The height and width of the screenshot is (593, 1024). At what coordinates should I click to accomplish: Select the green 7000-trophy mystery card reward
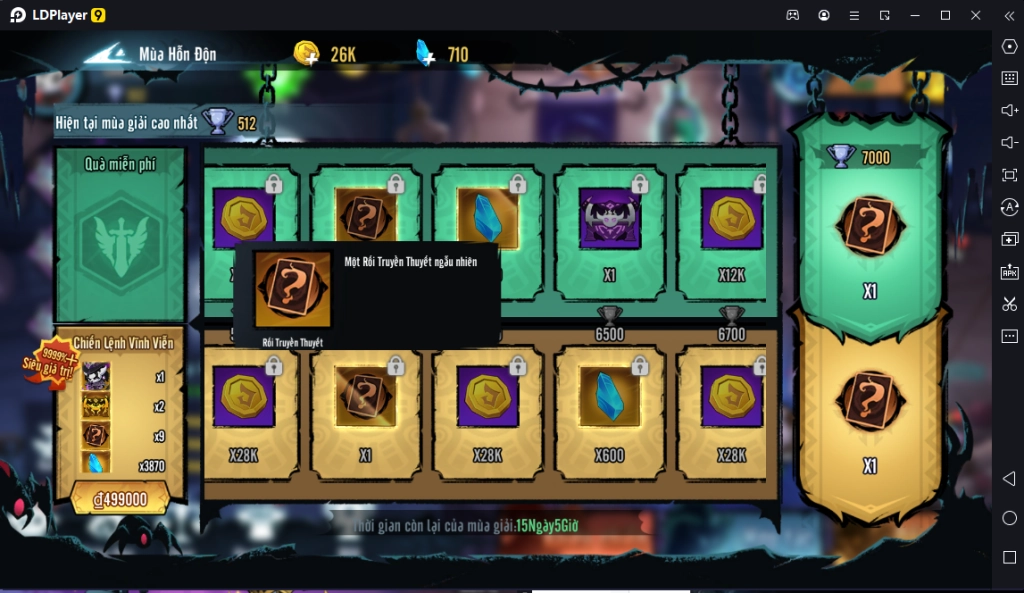tap(870, 230)
